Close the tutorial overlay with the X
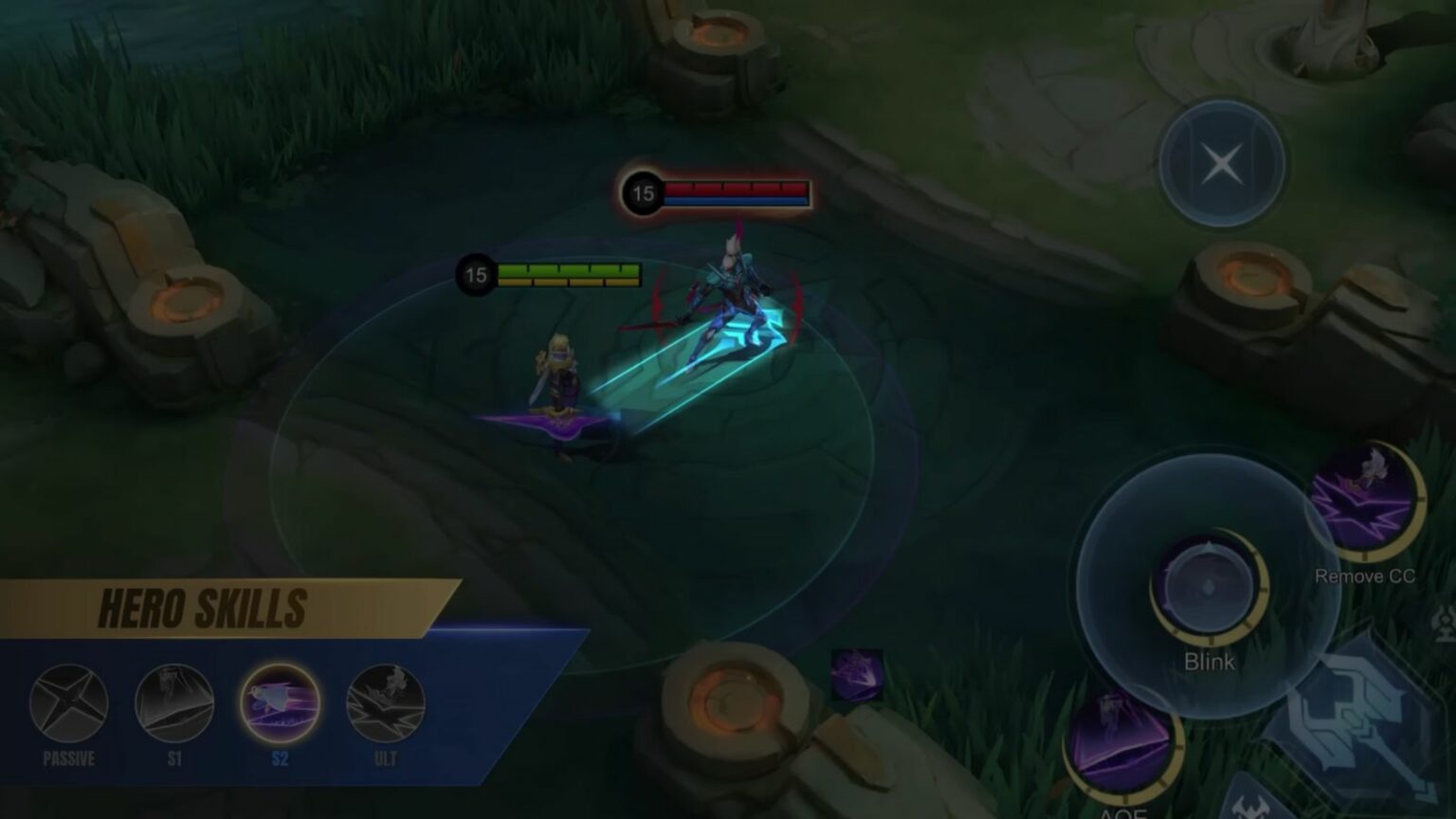1456x819 pixels. 1221,163
